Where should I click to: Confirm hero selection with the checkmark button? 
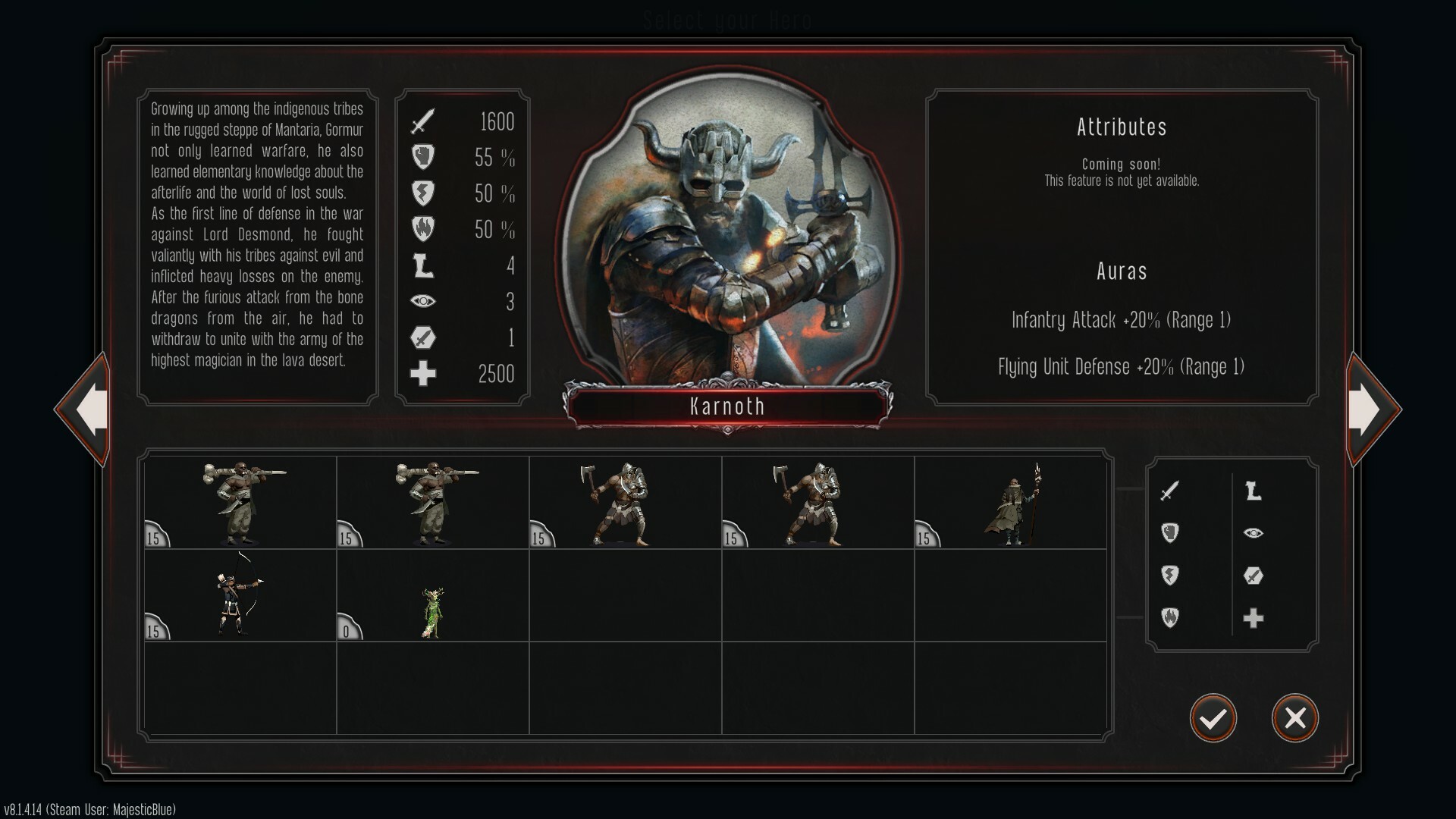tap(1213, 718)
